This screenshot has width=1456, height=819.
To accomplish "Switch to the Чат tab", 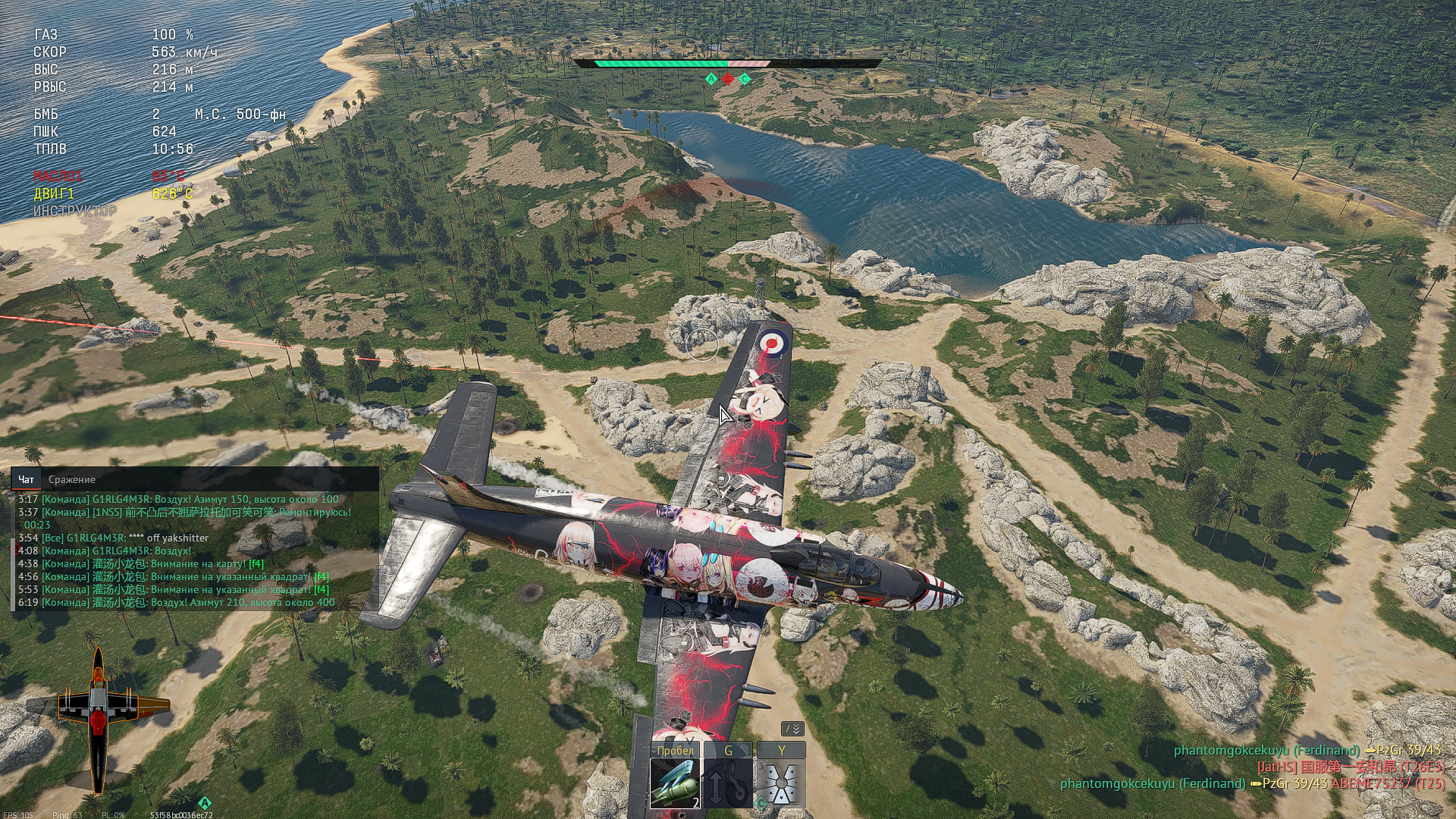I will pyautogui.click(x=26, y=479).
